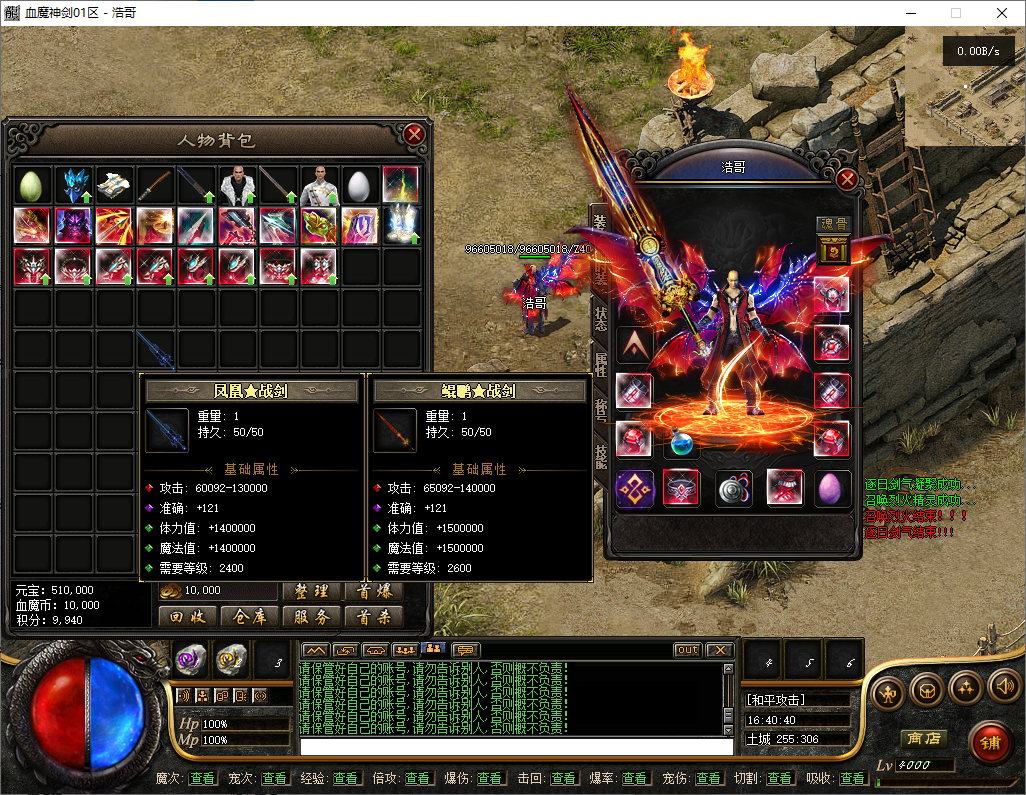Open the 首杀 first-kill panel
The image size is (1026, 795).
point(373,617)
